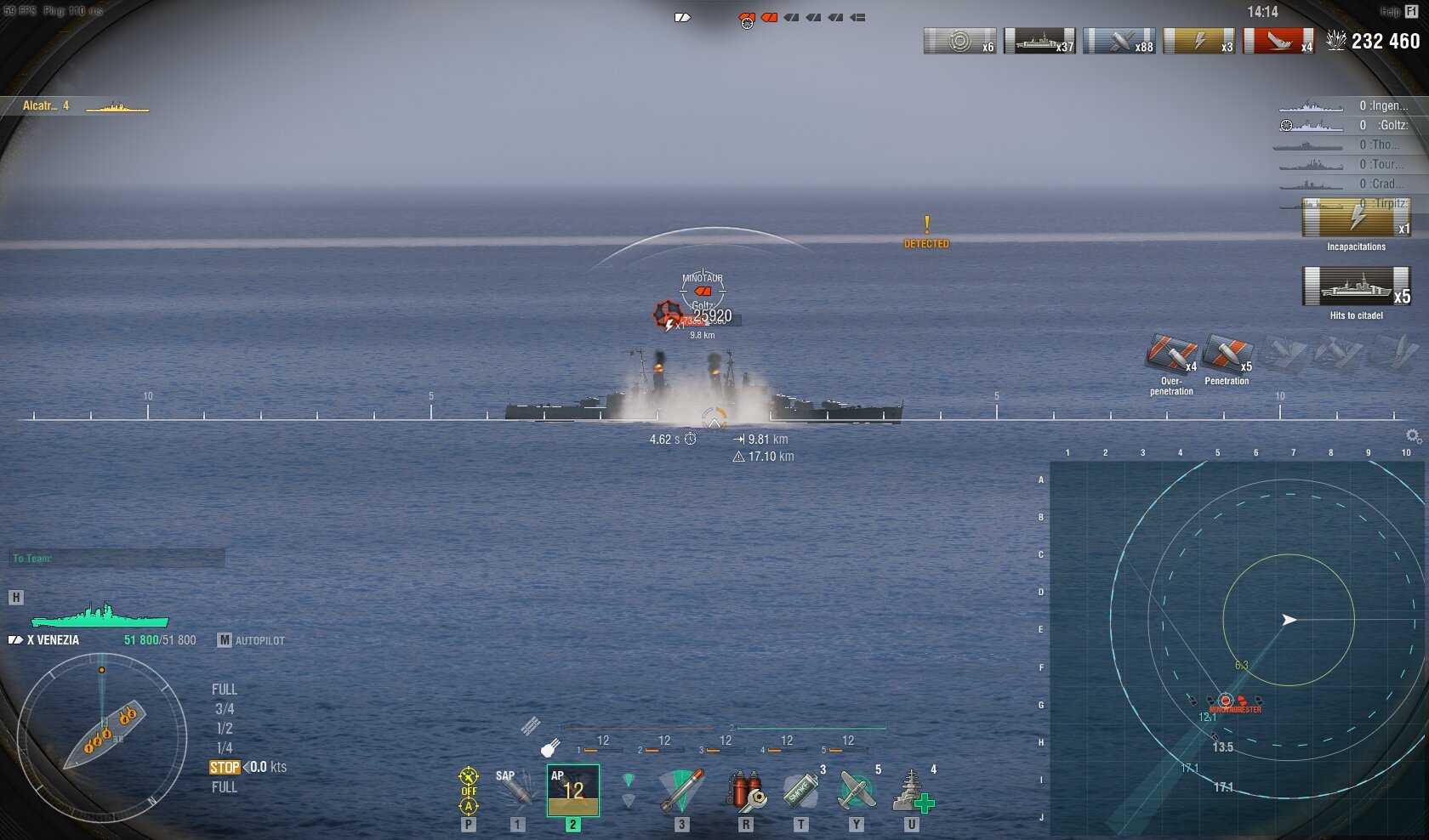The image size is (1429, 840).
Task: Select the Goltz row in enemy list
Action: click(x=1344, y=125)
